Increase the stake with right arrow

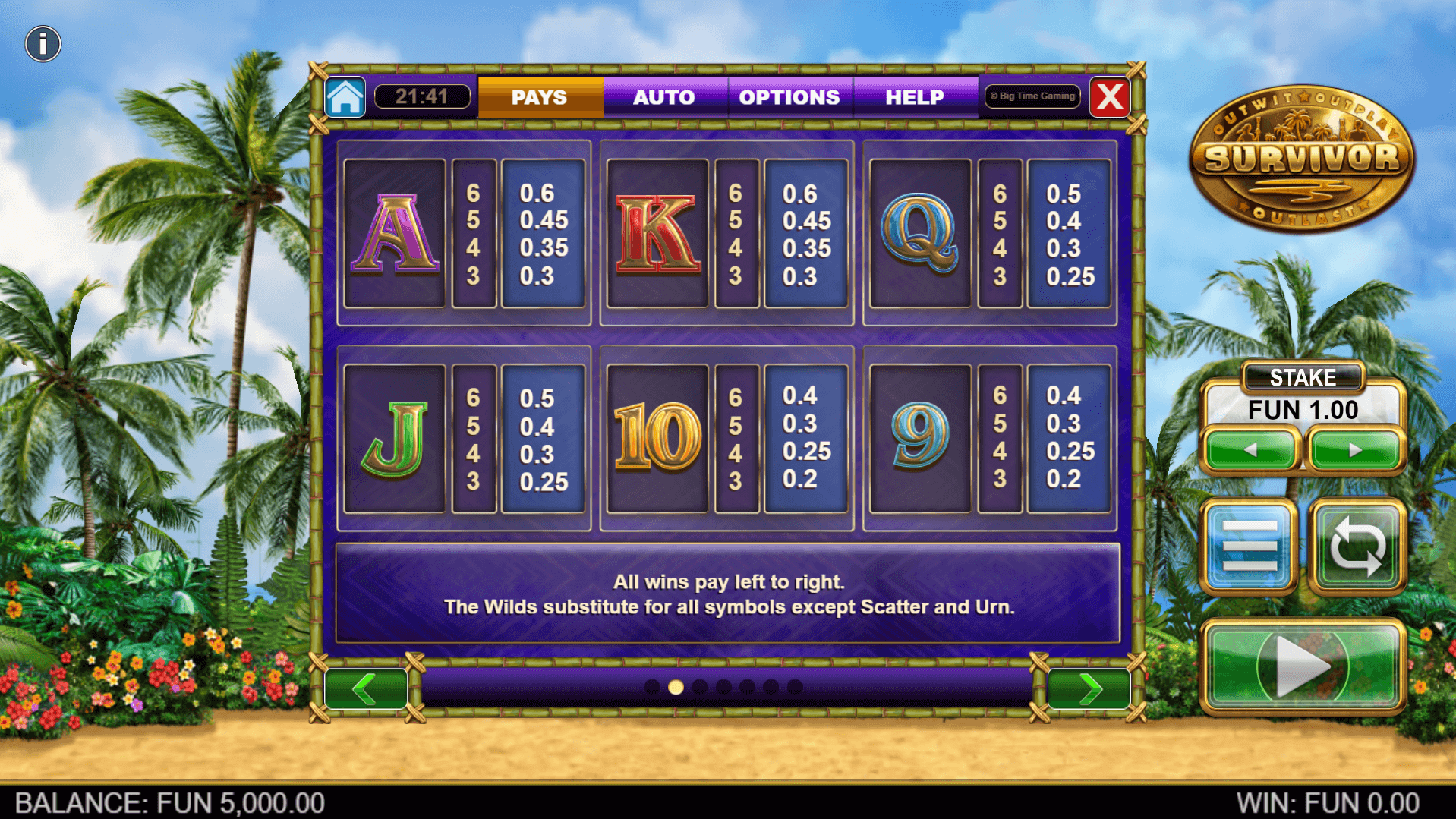point(1355,450)
